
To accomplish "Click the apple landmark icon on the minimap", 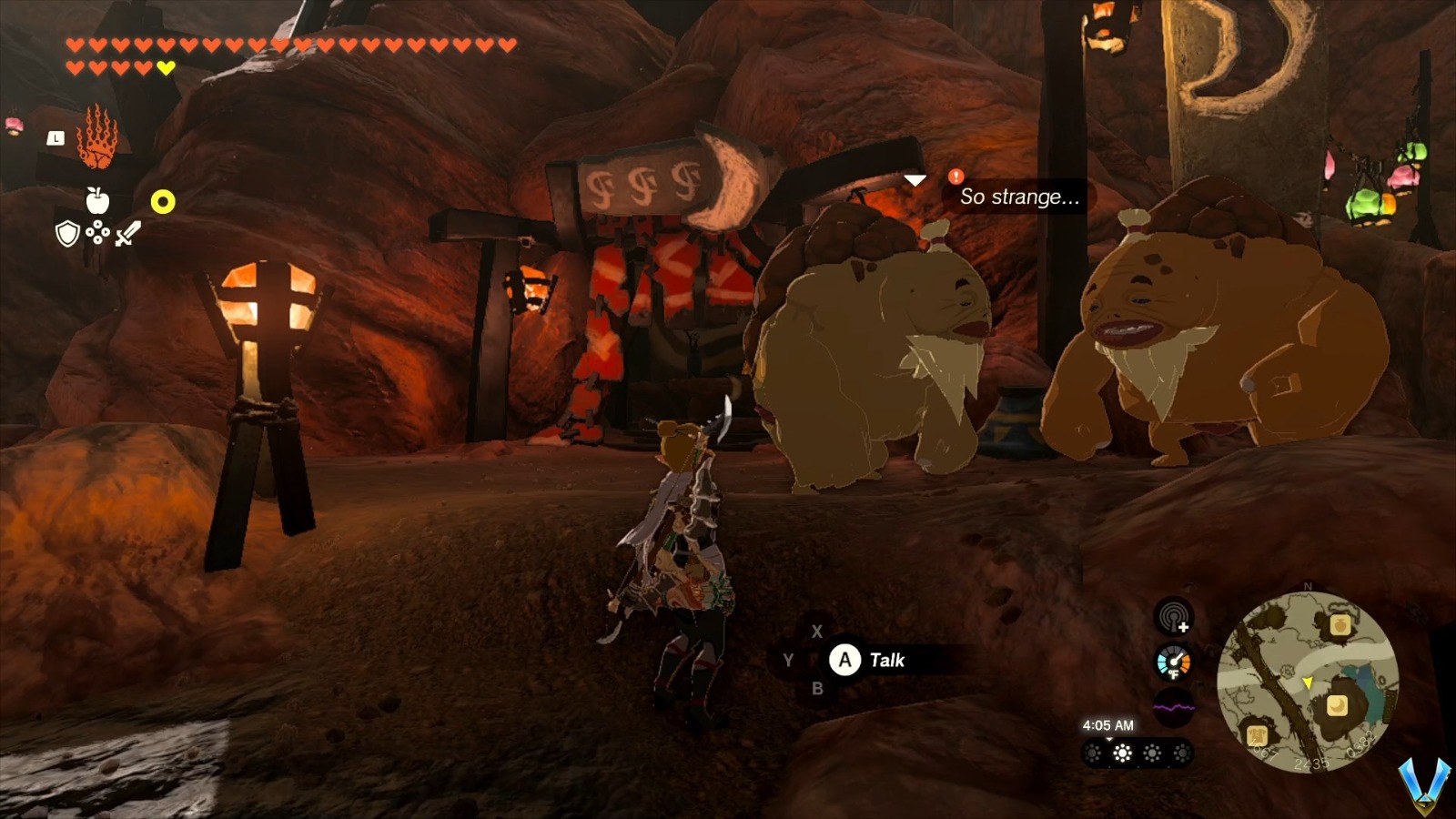I will 1340,625.
